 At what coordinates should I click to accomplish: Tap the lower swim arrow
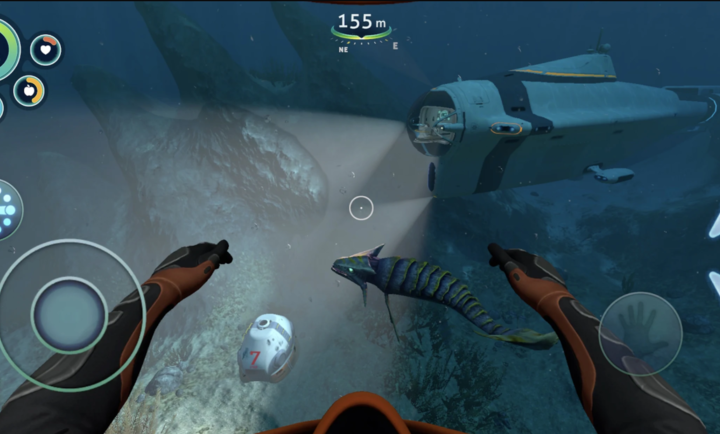714,283
